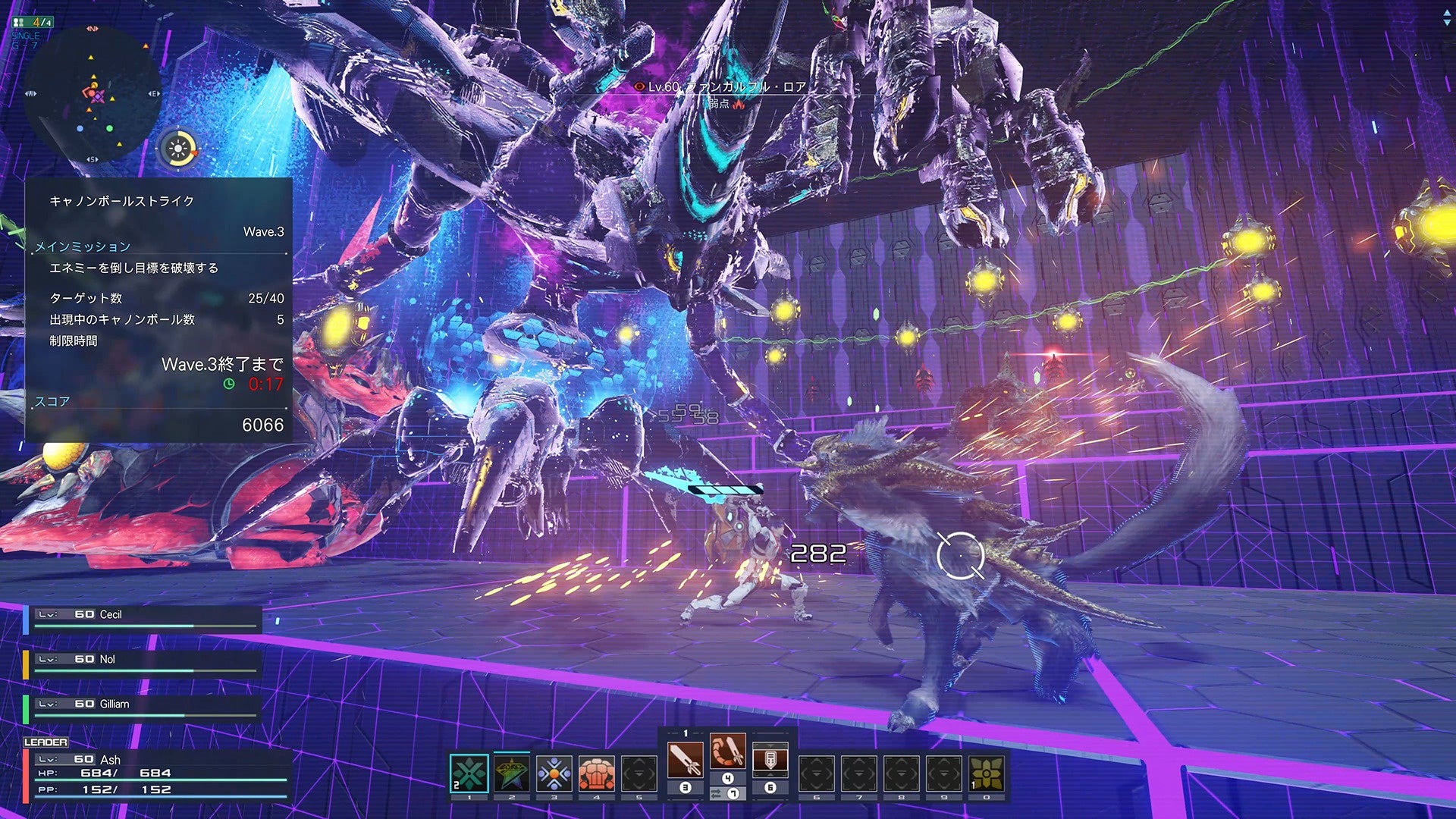The width and height of the screenshot is (1456, 819).
Task: Click the sun day-night cycle dial
Action: click(178, 149)
